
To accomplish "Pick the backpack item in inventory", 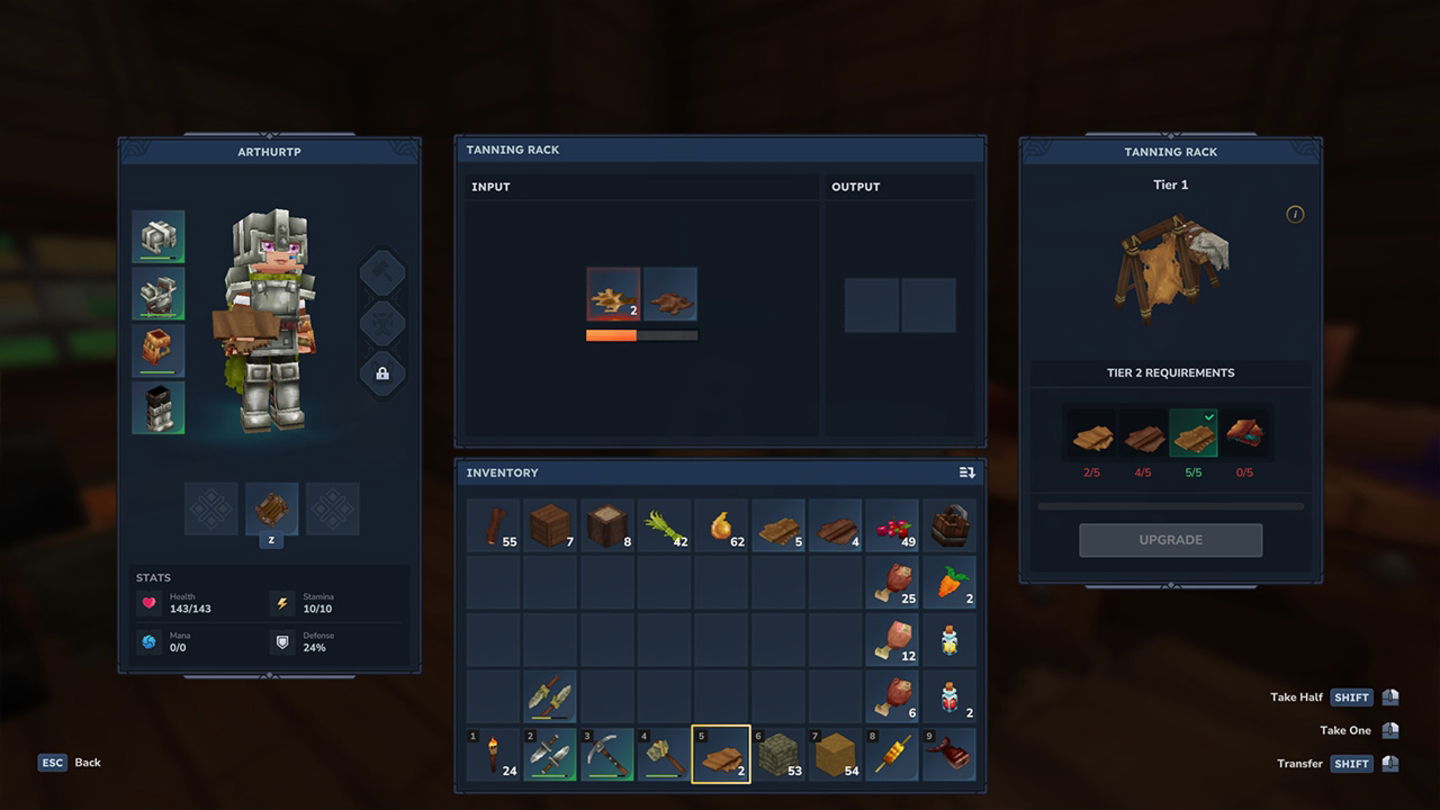I will click(x=949, y=526).
